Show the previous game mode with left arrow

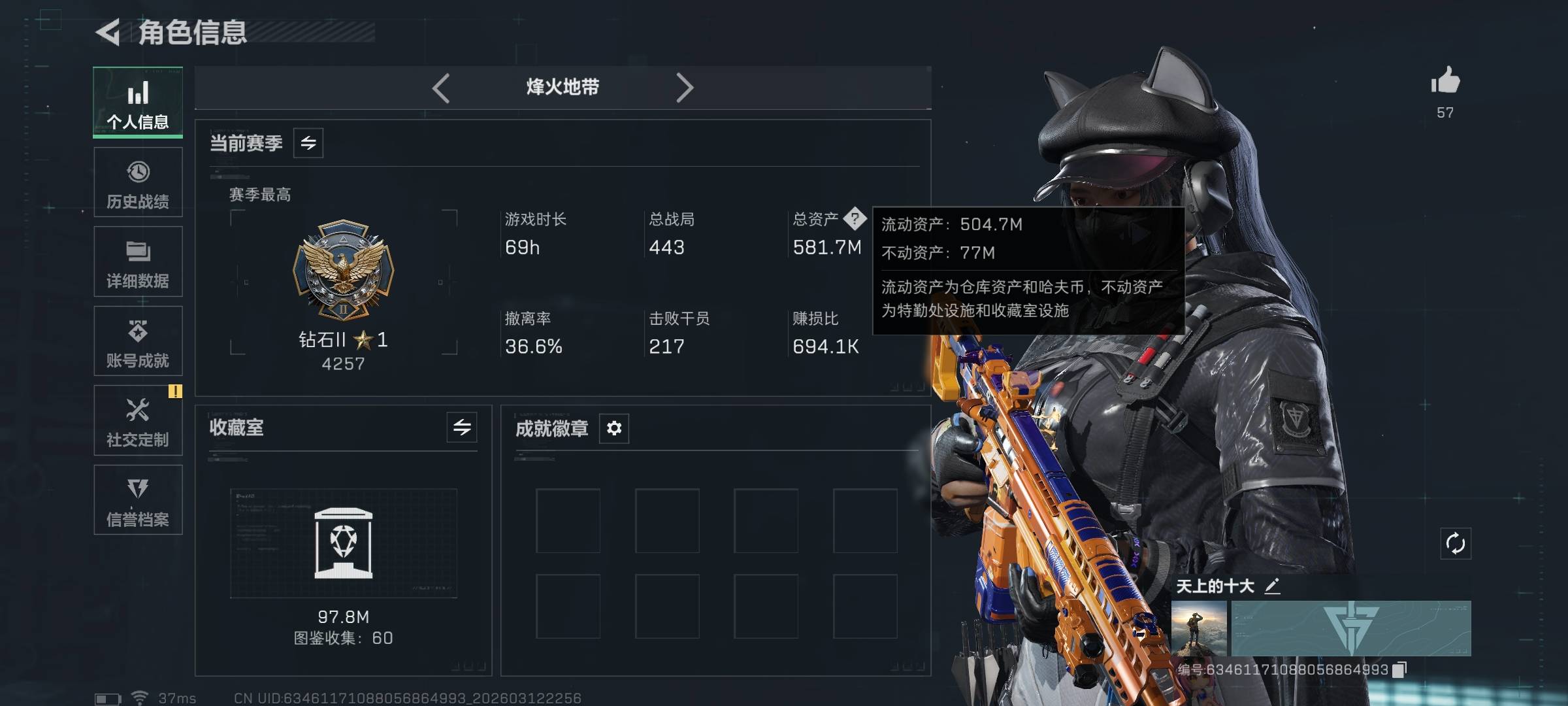coord(441,88)
